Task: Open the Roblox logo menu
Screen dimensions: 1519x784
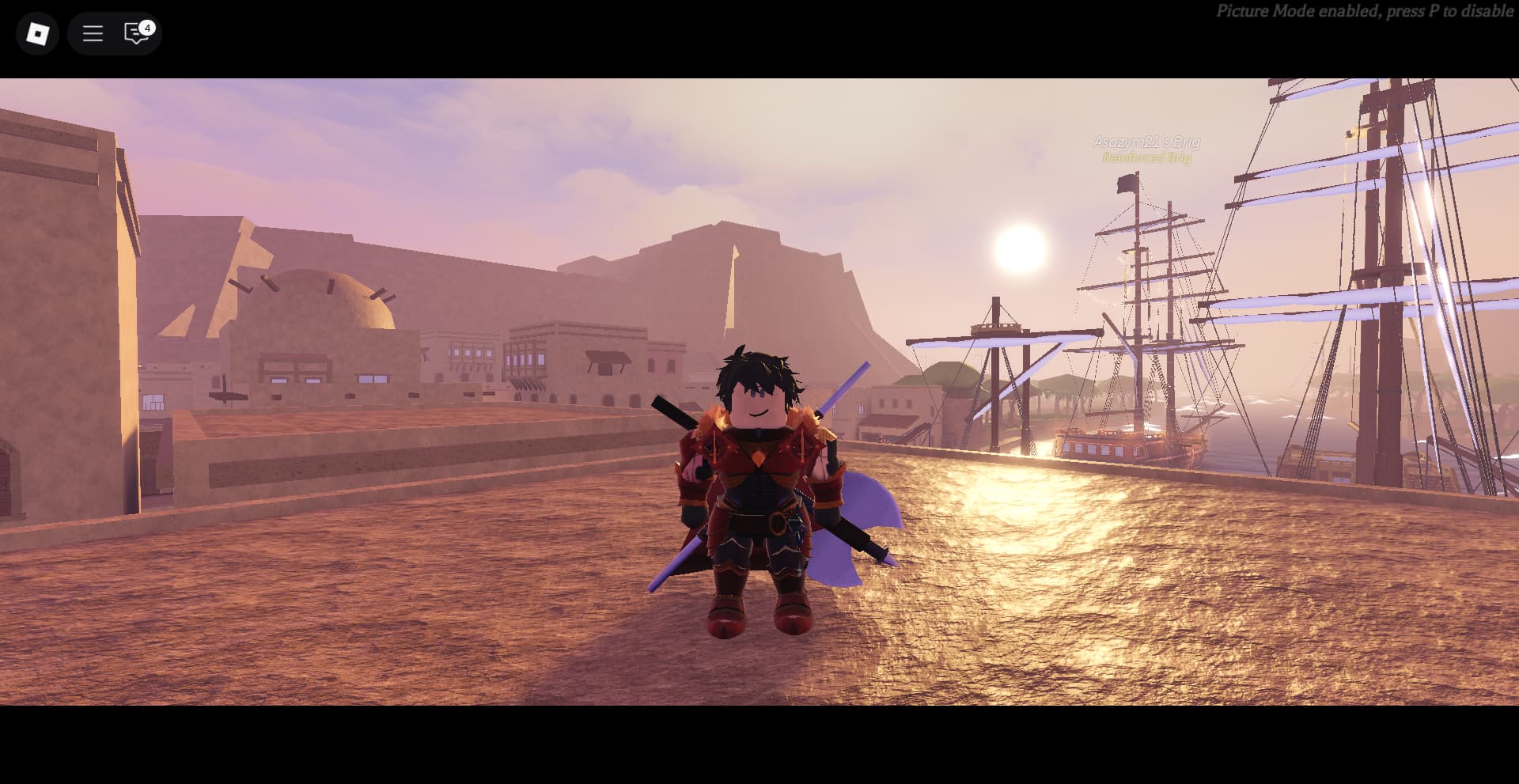Action: [x=37, y=33]
